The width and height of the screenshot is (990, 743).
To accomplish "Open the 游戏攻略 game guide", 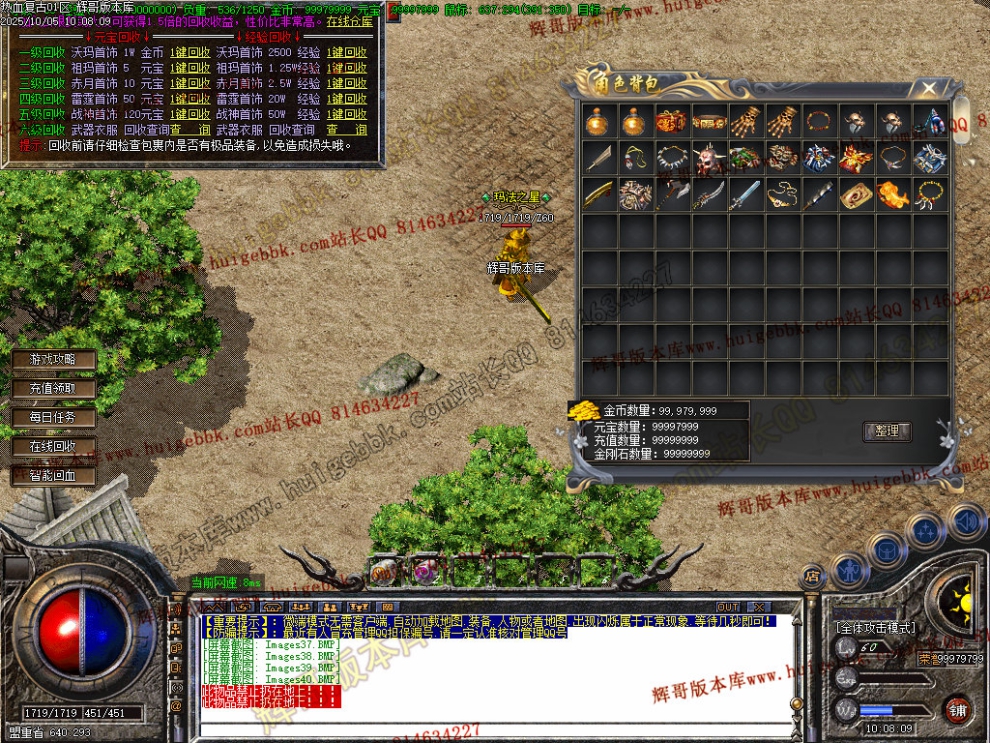I will click(54, 359).
